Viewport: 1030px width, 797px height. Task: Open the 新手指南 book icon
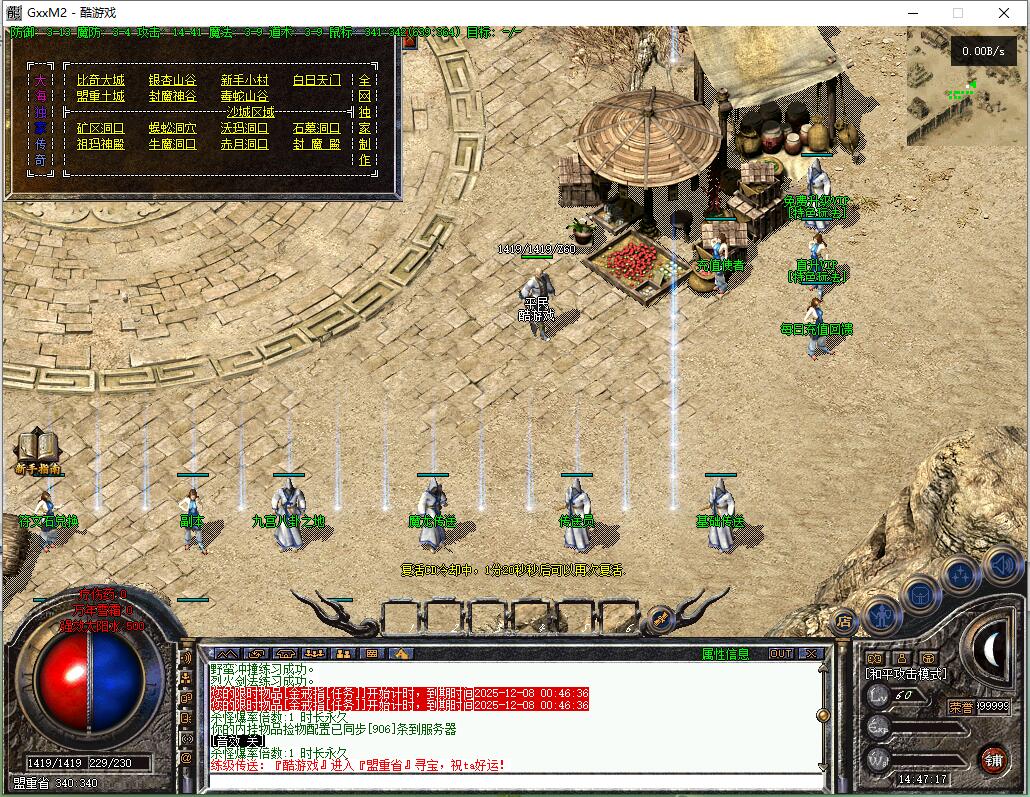tap(38, 447)
